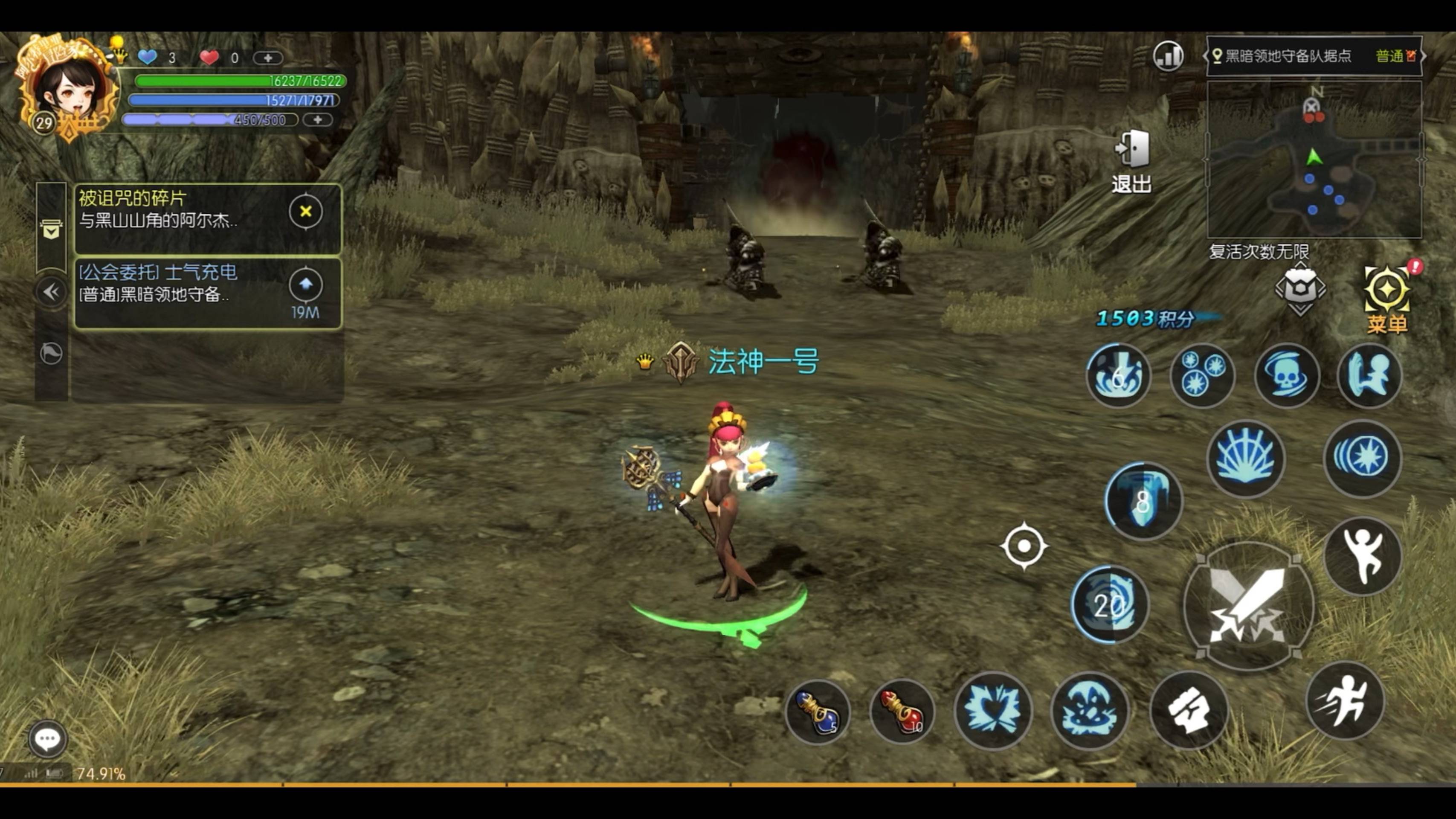
Task: Collapse the quest tracker panel arrows
Action: [x=52, y=292]
